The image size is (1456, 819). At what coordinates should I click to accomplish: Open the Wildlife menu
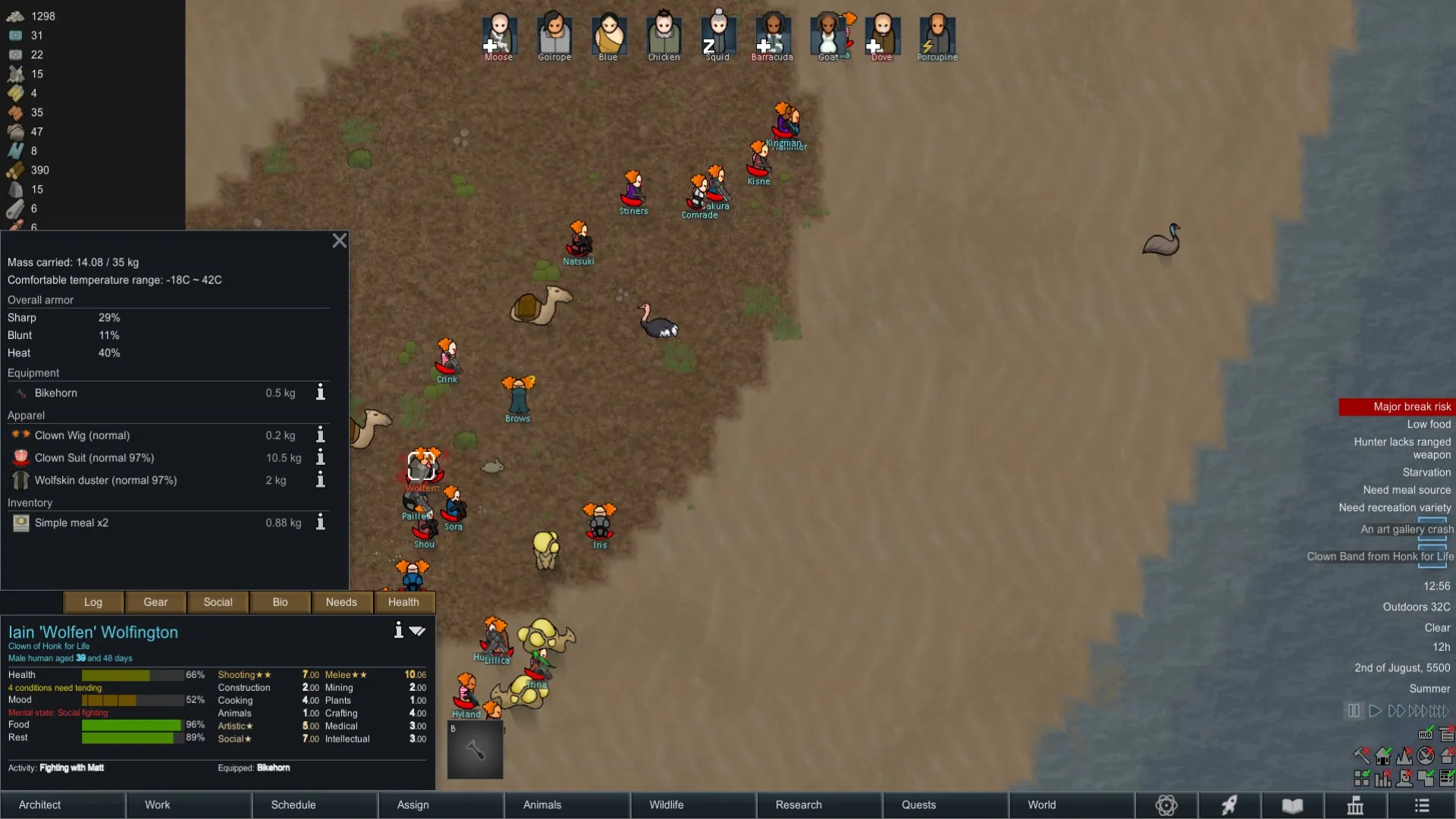point(692,805)
